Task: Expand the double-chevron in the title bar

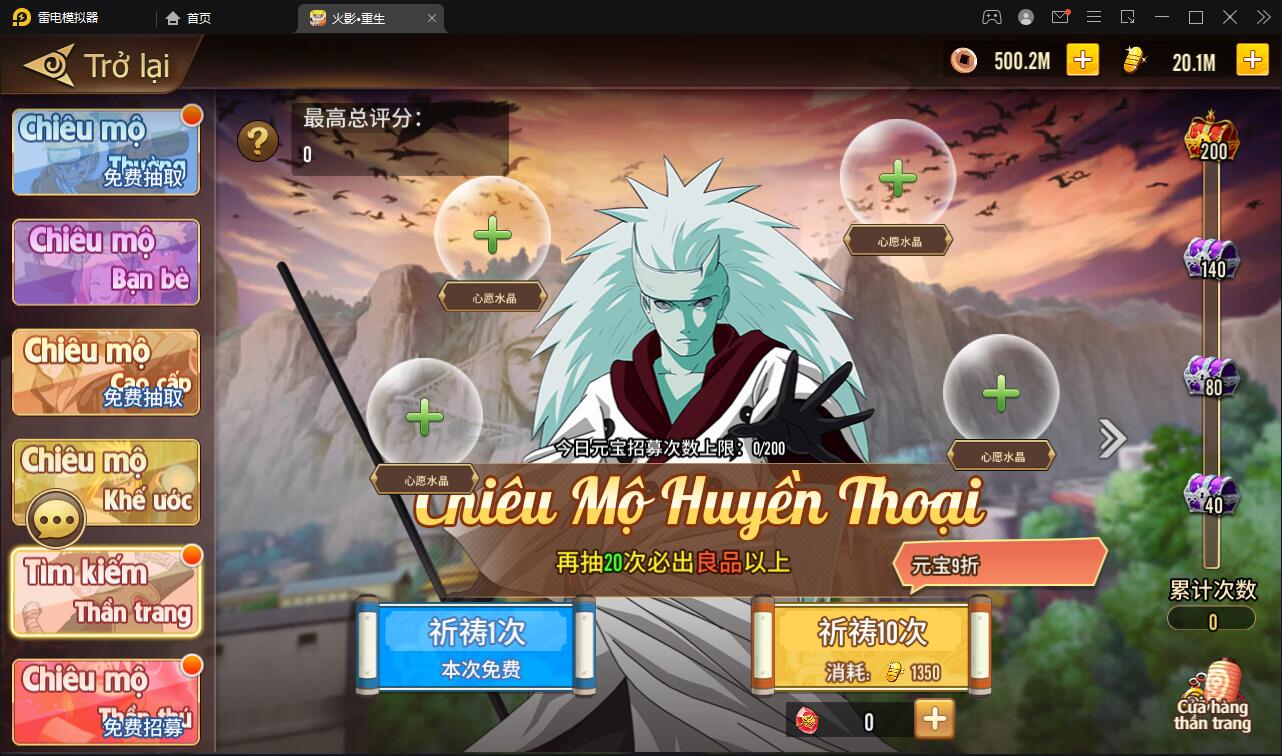Action: (1262, 17)
